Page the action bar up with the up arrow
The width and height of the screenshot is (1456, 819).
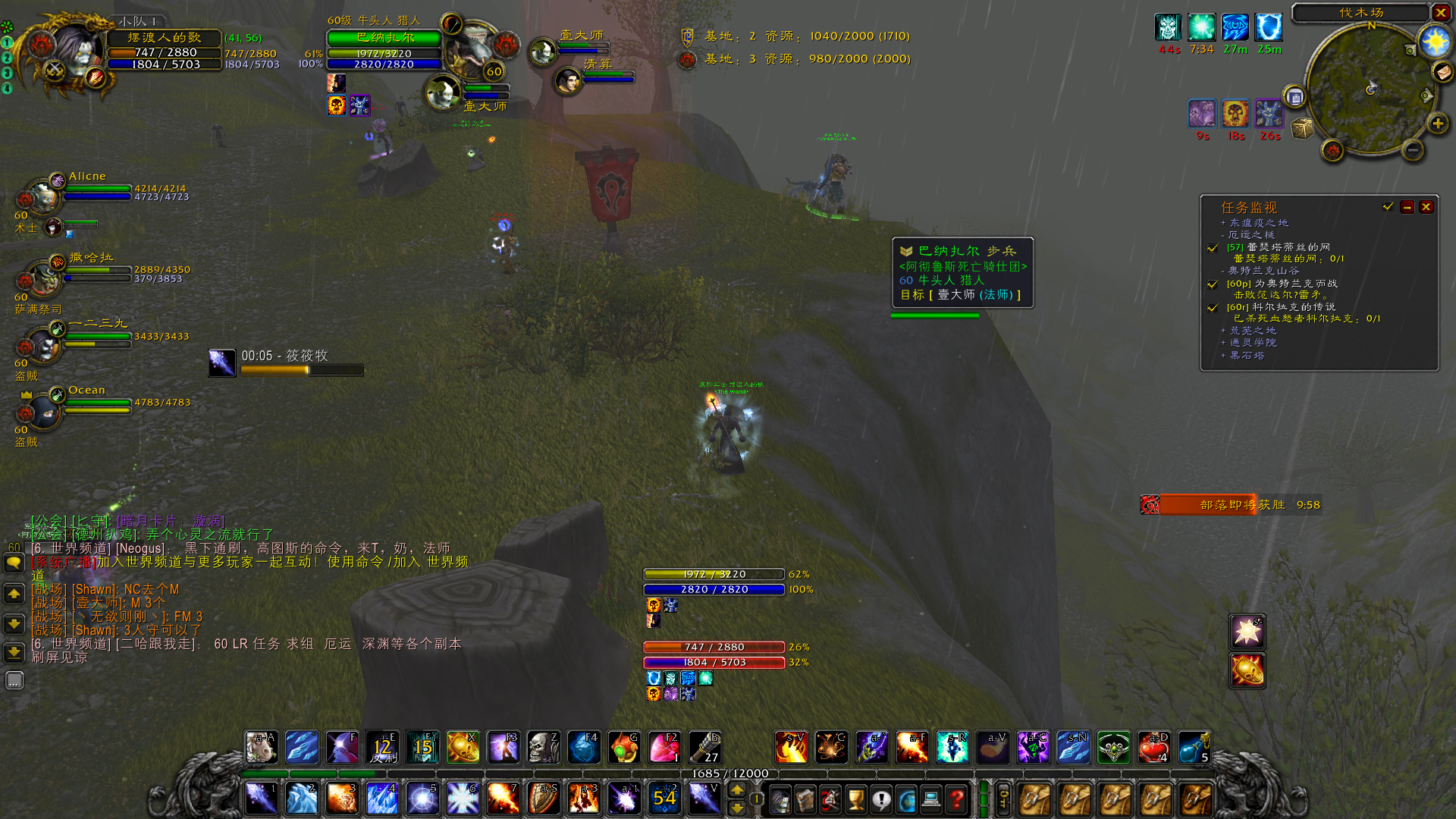tap(737, 790)
